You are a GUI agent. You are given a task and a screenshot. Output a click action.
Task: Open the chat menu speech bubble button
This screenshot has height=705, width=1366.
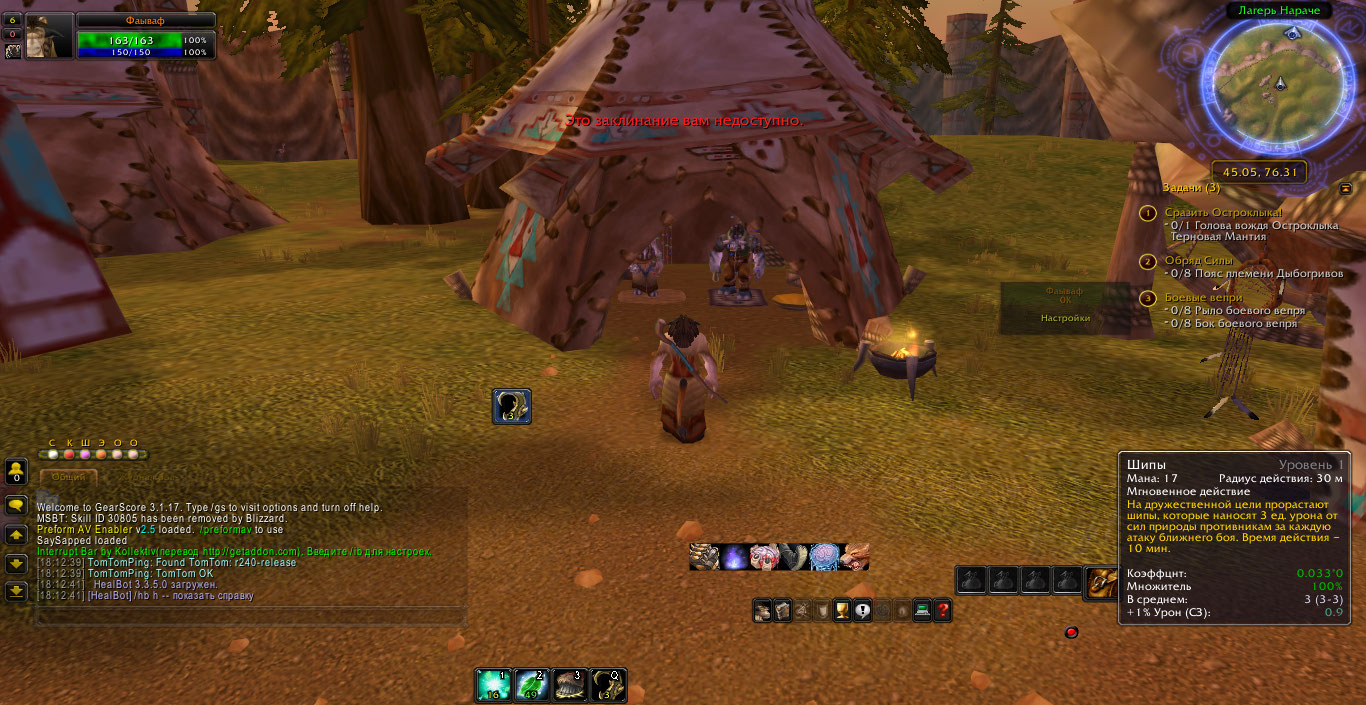(16, 506)
